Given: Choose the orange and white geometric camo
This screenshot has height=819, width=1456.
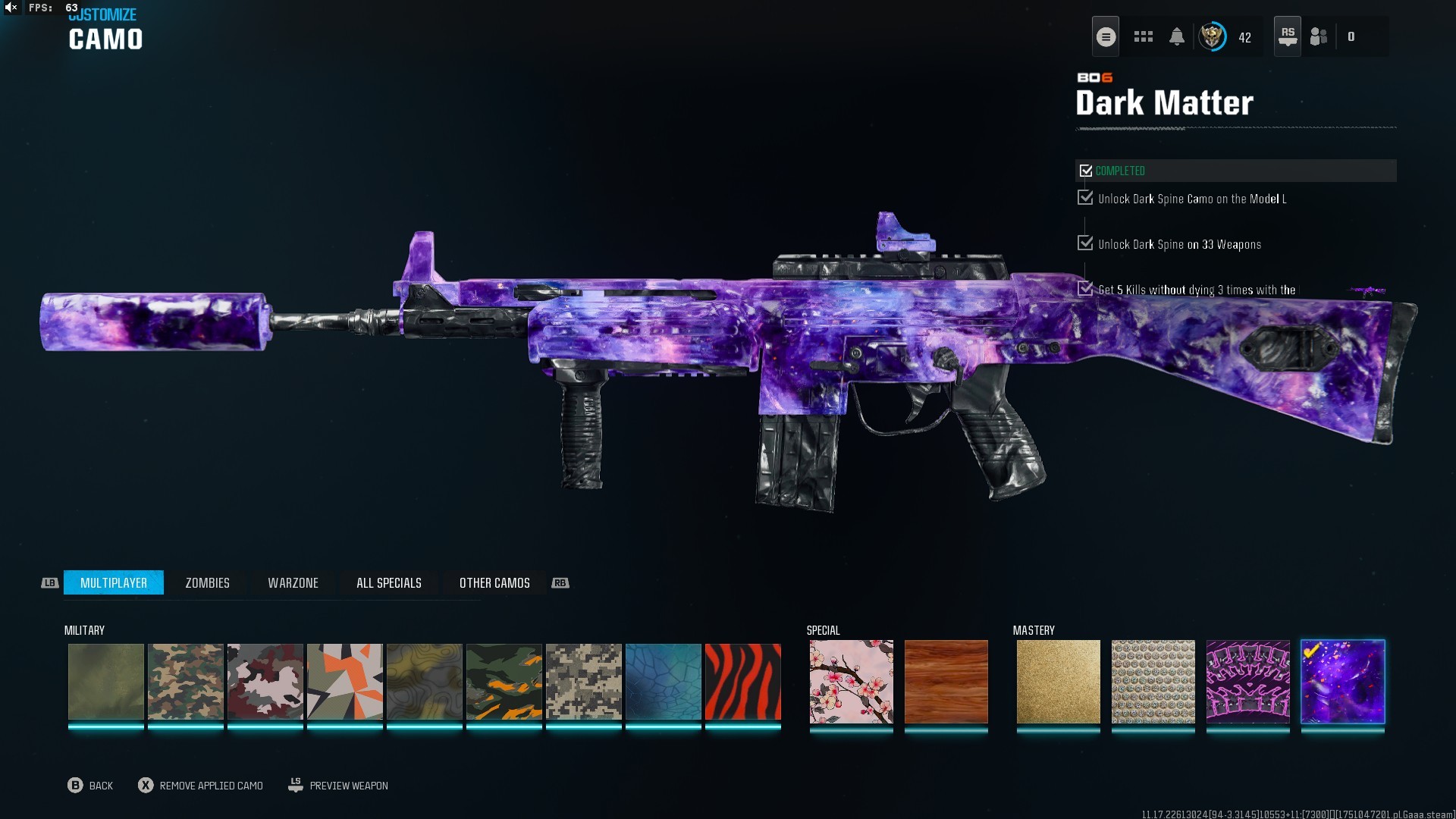Looking at the screenshot, I should pyautogui.click(x=344, y=681).
